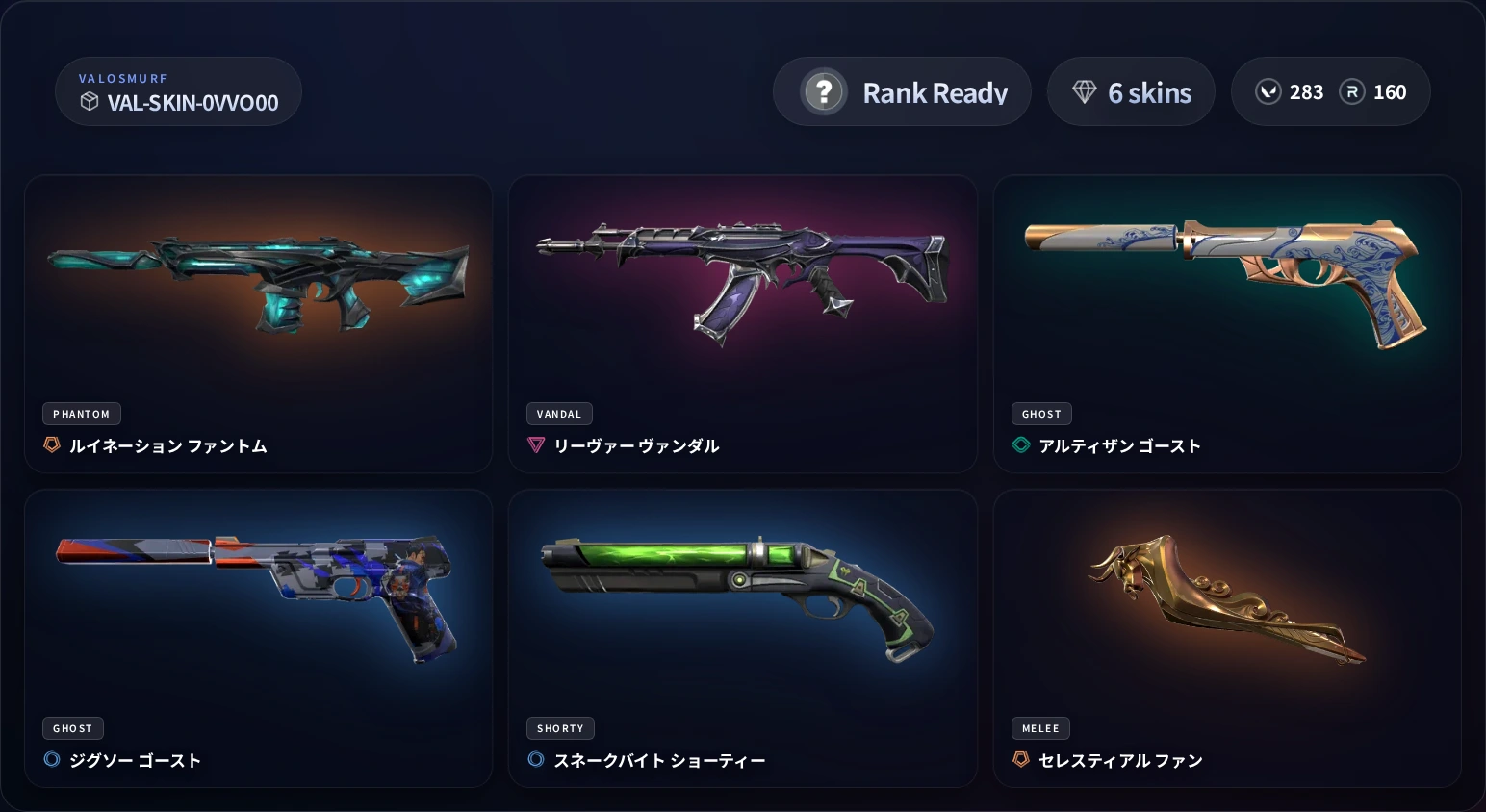Click the Valorant Points currency icon
Viewport: 1486px width, 812px height.
pos(1268,91)
